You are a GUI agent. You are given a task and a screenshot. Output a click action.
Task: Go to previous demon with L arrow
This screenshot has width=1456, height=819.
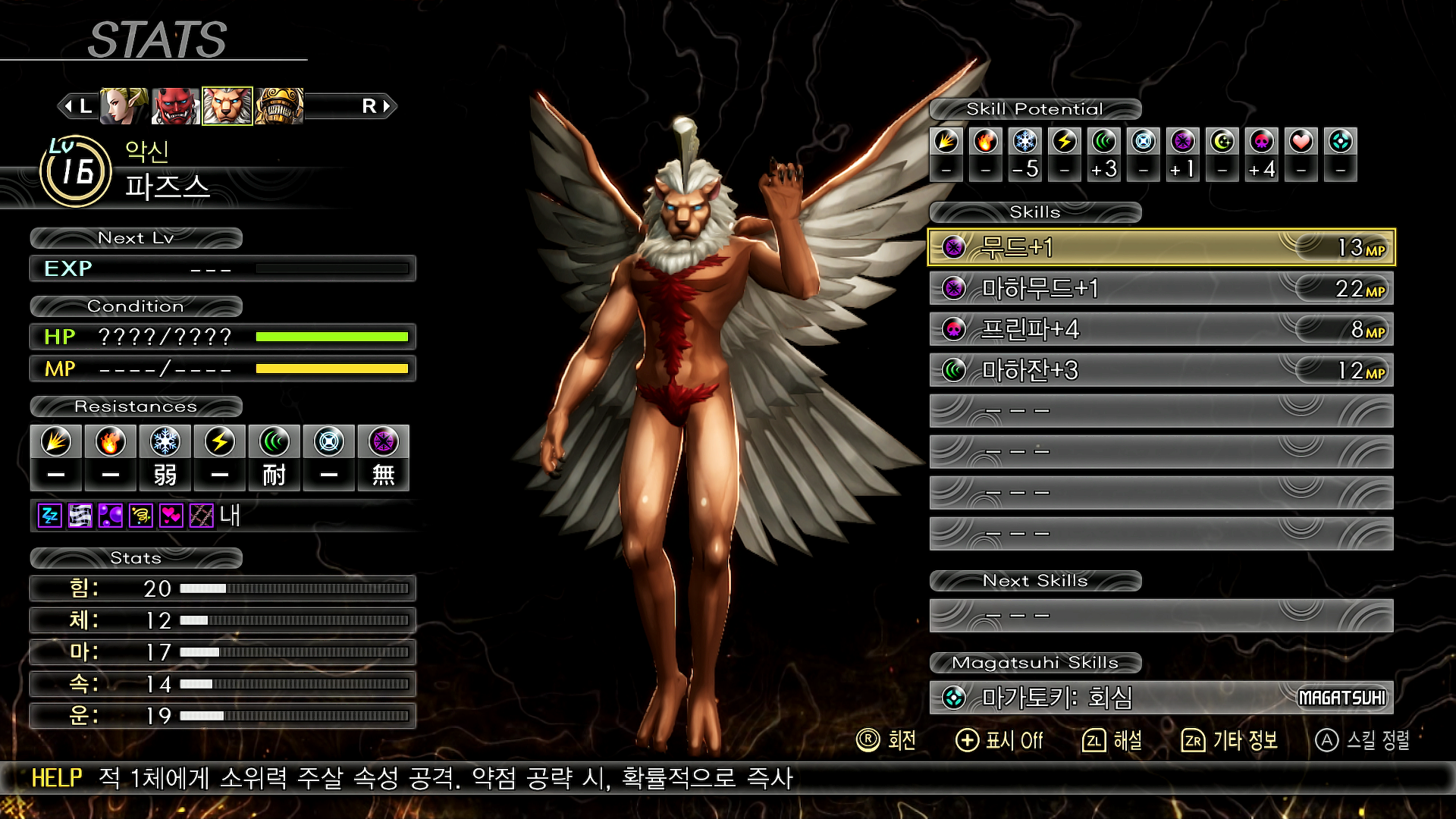pyautogui.click(x=76, y=106)
